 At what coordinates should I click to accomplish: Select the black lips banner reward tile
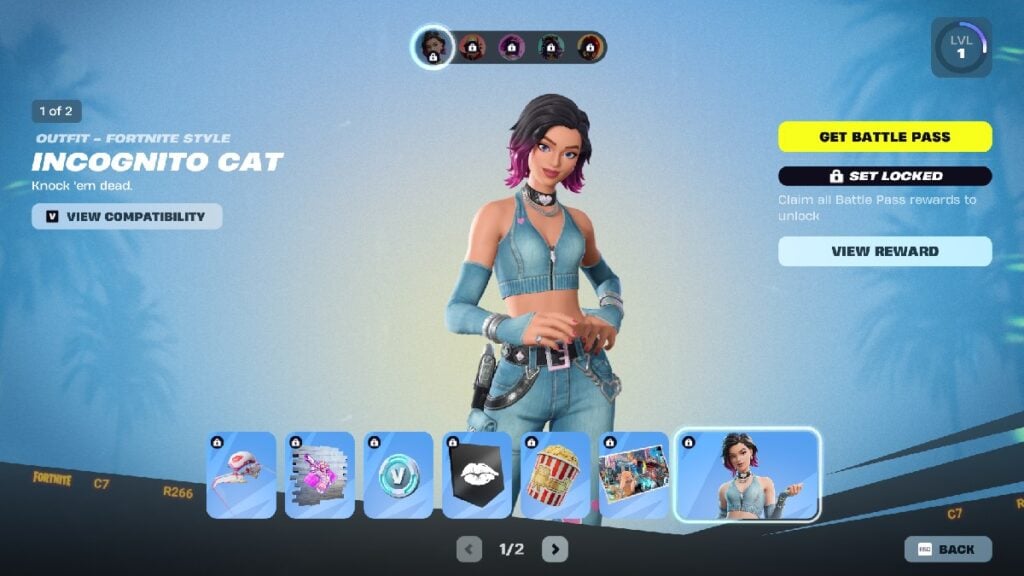point(477,475)
